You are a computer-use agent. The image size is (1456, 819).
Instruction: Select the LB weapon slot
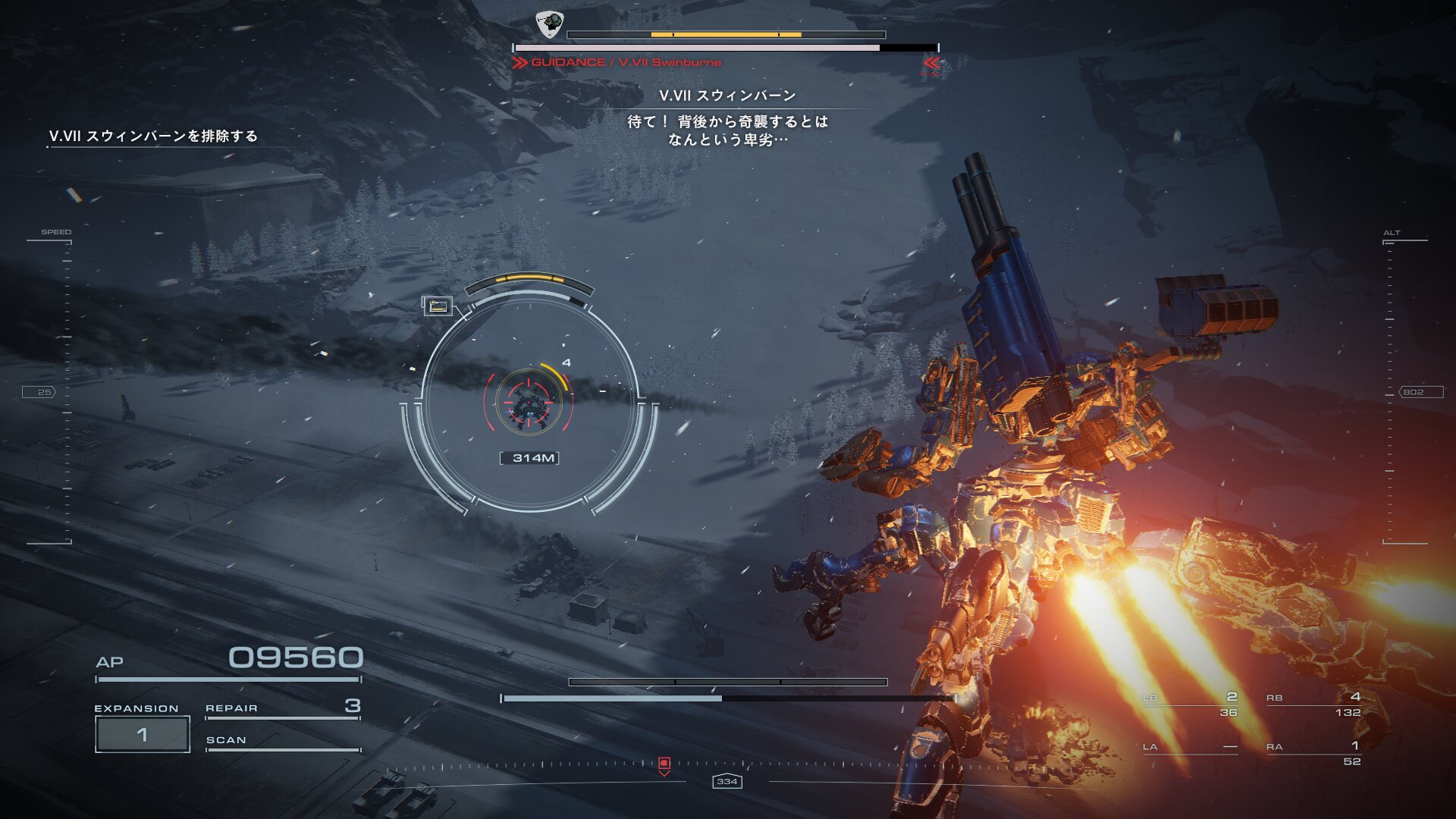click(1190, 704)
